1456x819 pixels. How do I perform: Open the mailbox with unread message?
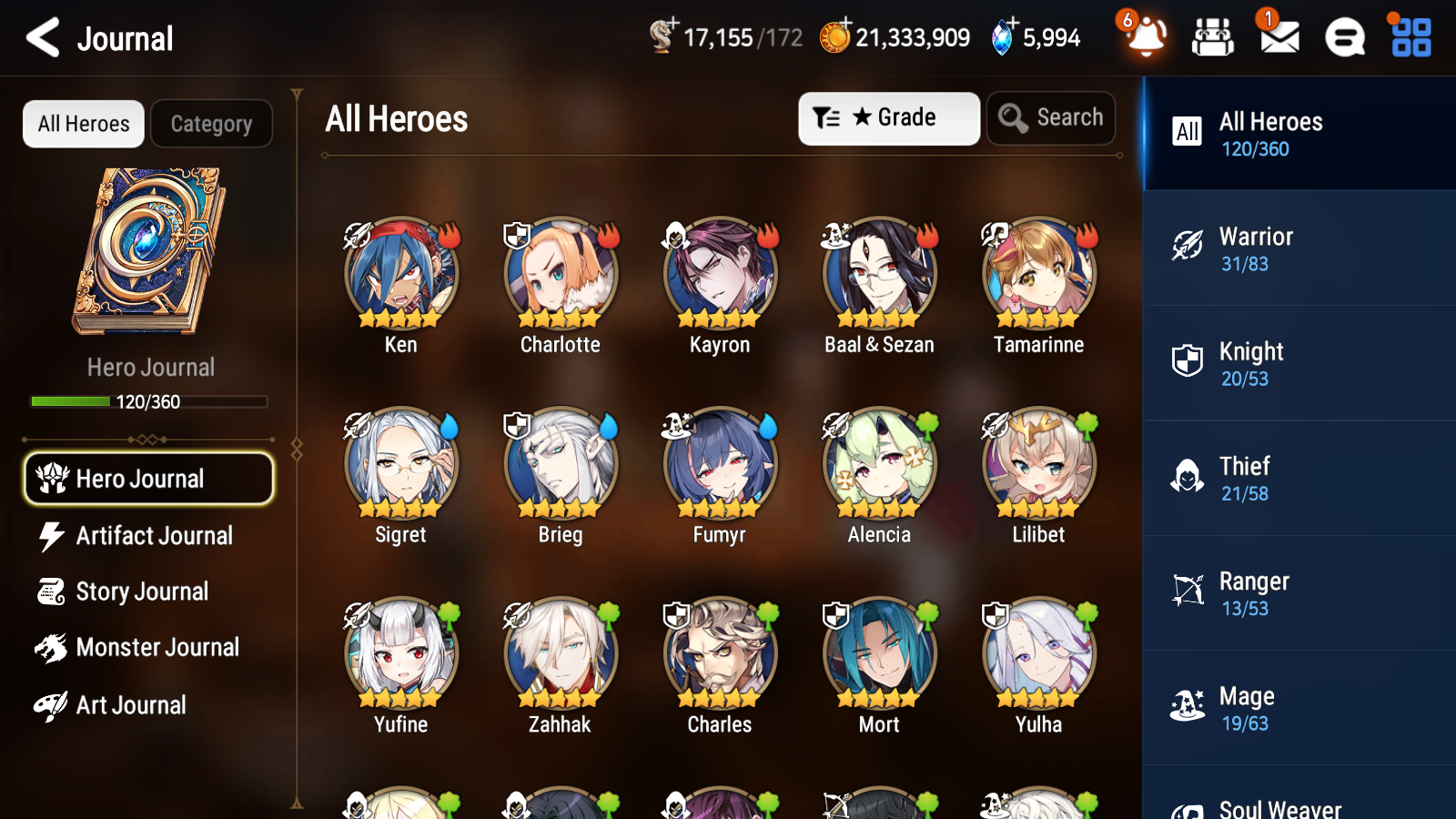[x=1278, y=38]
